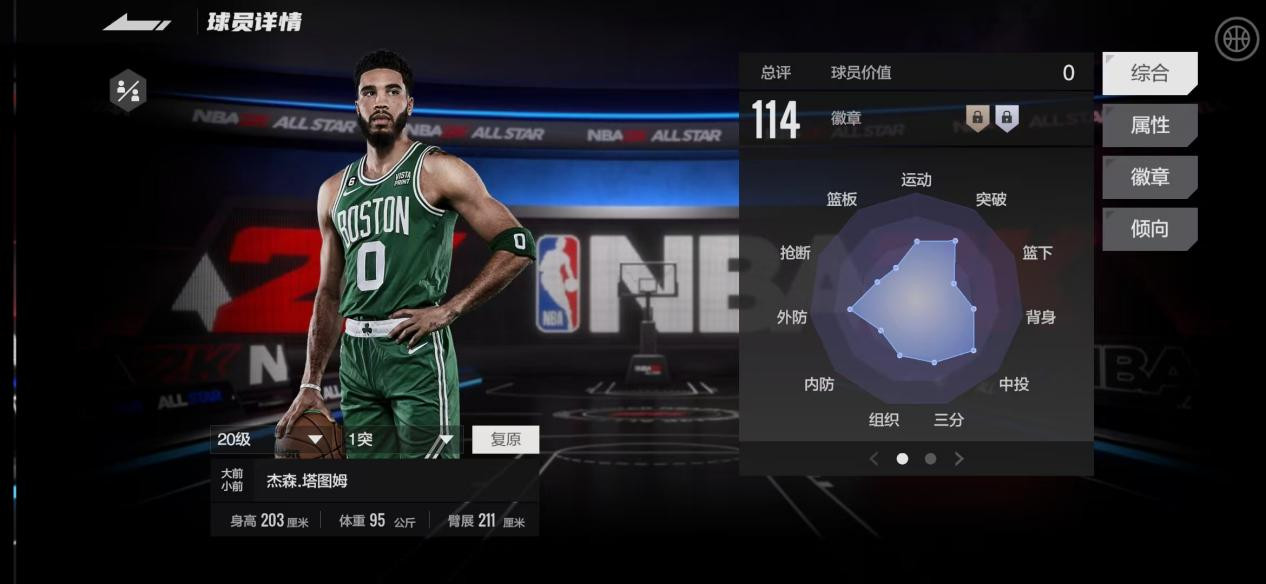
Task: Switch to the 综合 overview tab
Action: (x=1149, y=73)
